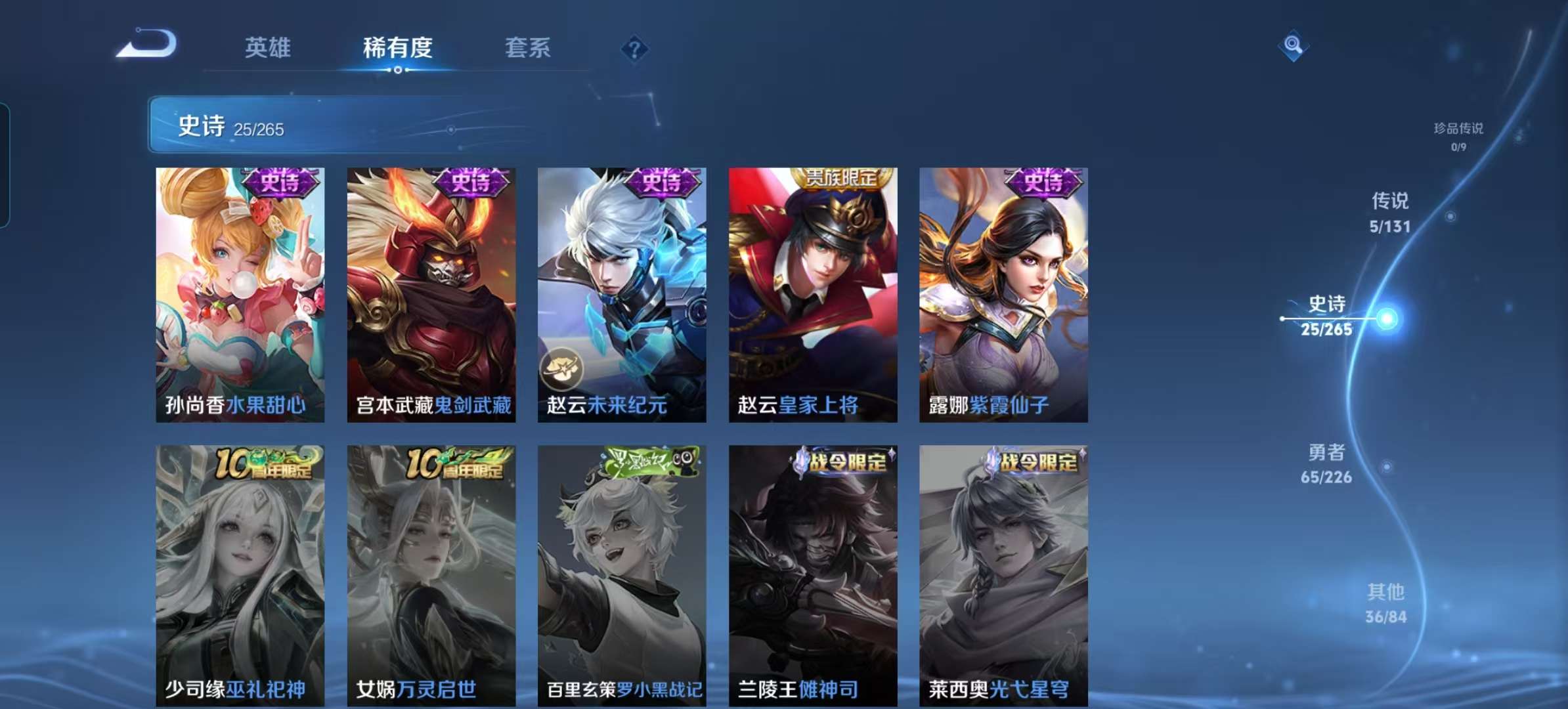Click the question mark help icon
The width and height of the screenshot is (1568, 709).
634,47
